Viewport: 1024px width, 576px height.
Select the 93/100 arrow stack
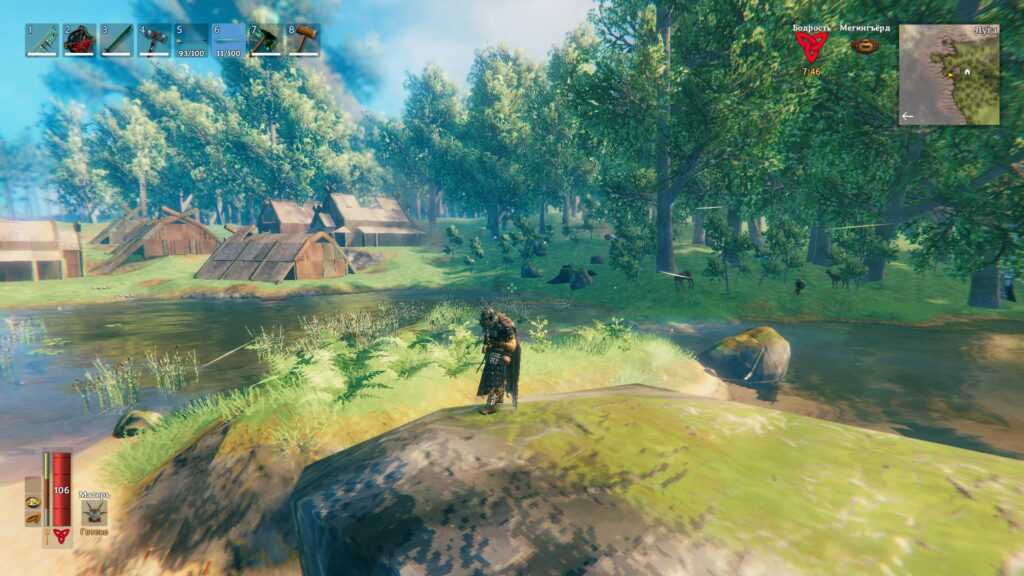tap(191, 40)
